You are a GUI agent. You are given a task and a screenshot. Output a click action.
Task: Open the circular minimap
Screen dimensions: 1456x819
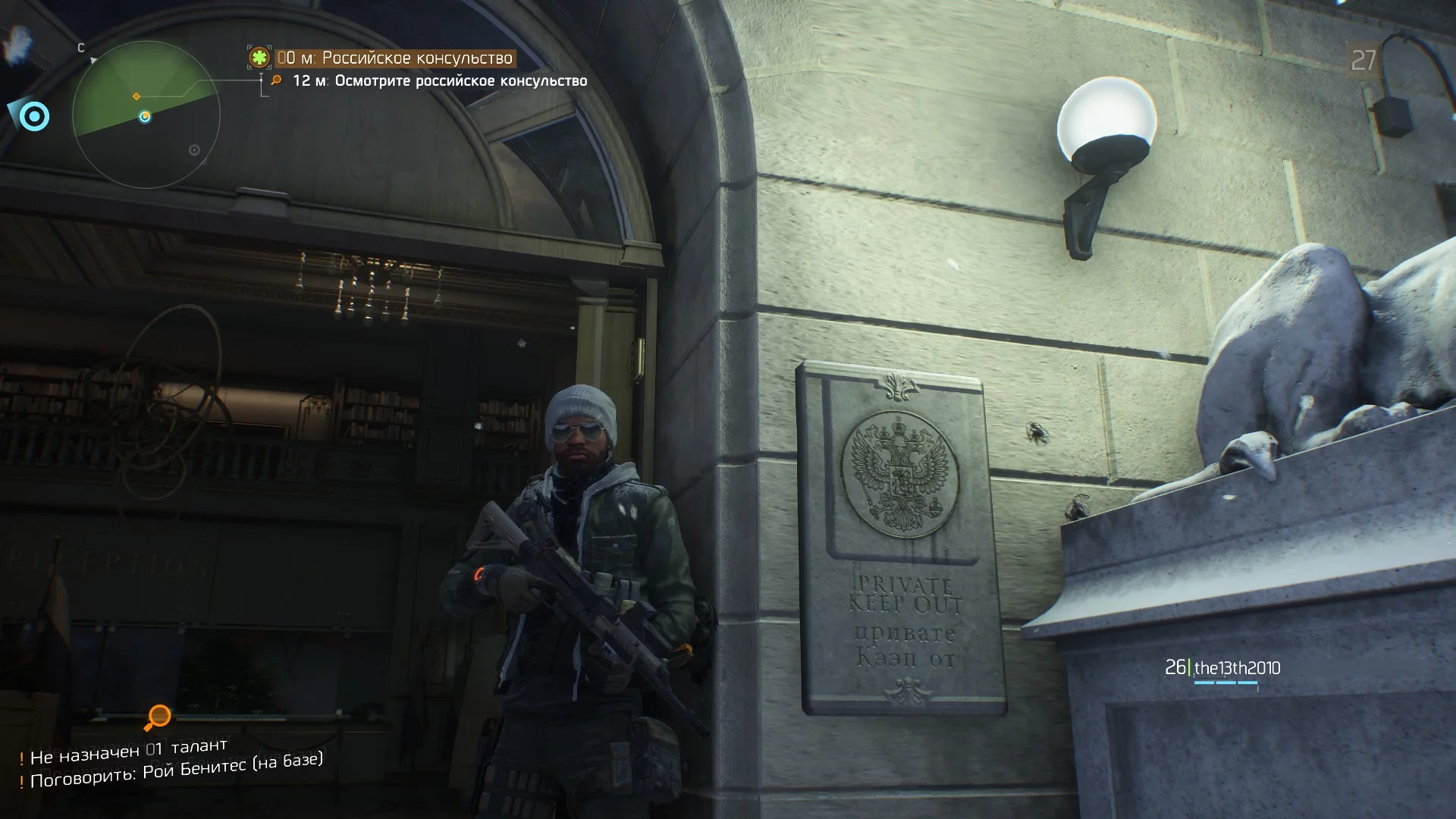click(x=146, y=115)
